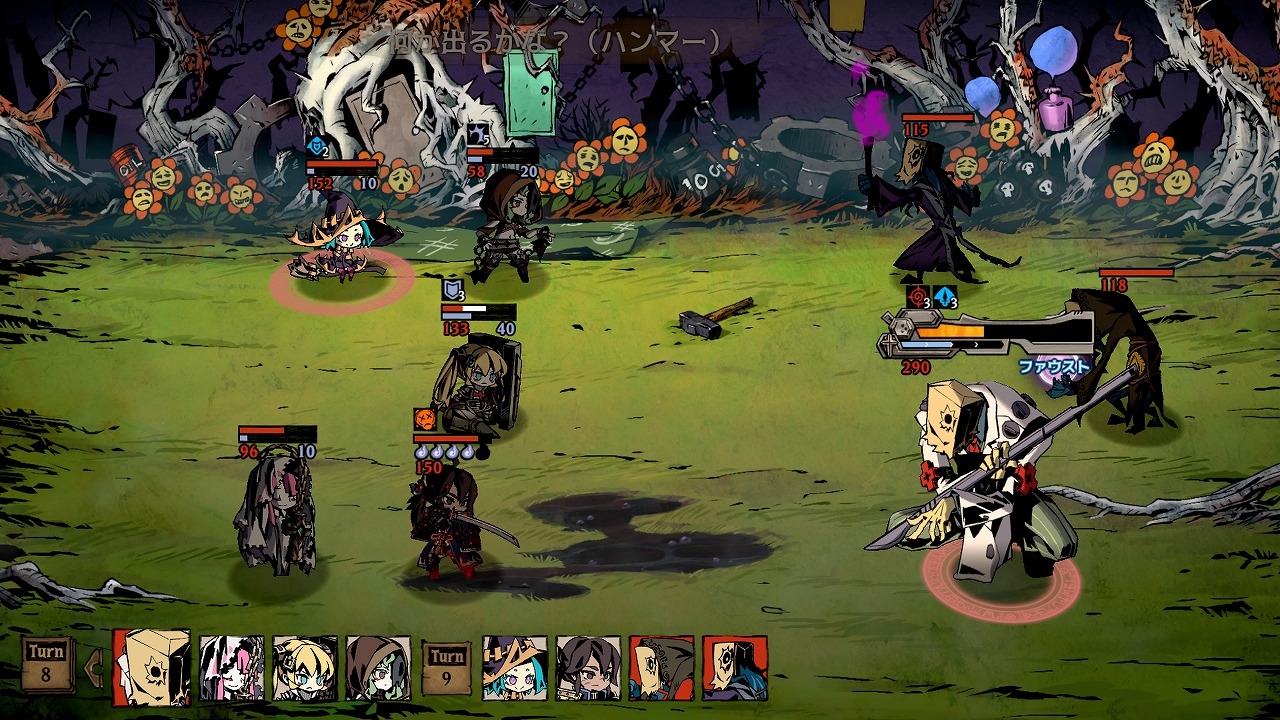Screen dimensions: 1280x720
Task: Choose the blonde girl turn portrait
Action: (305, 668)
